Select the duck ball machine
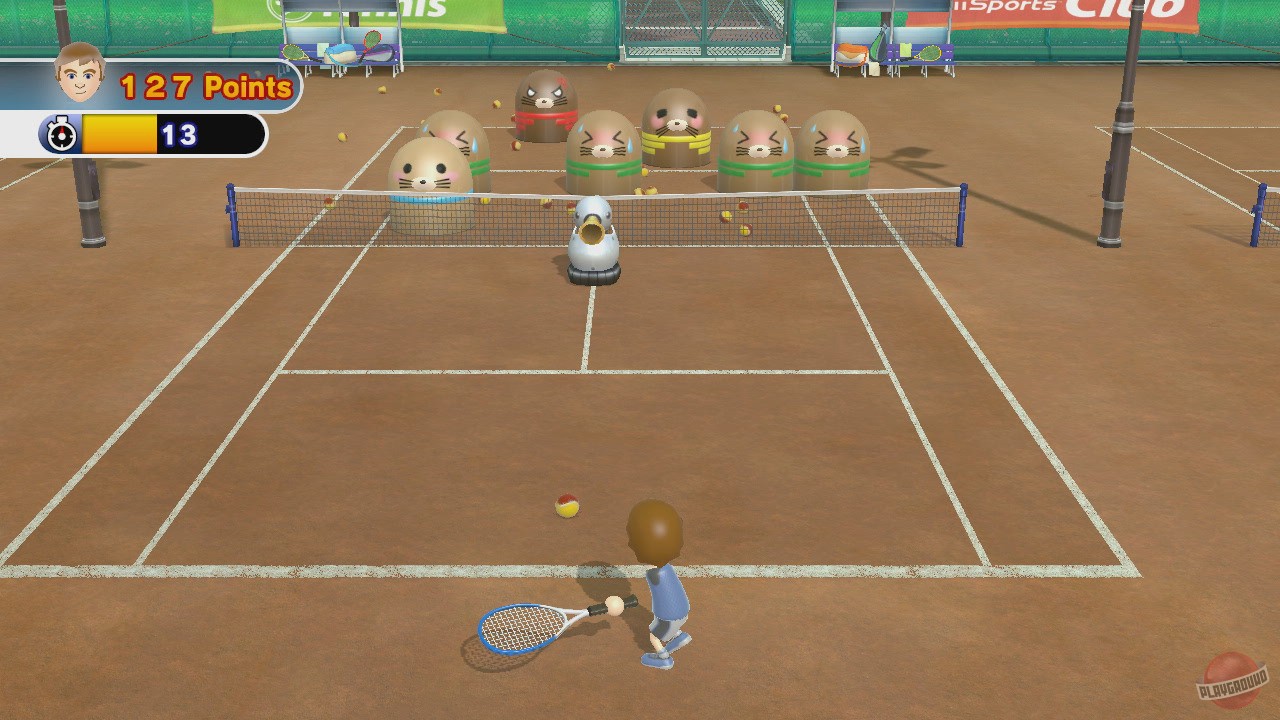The width and height of the screenshot is (1280, 720). click(x=592, y=237)
